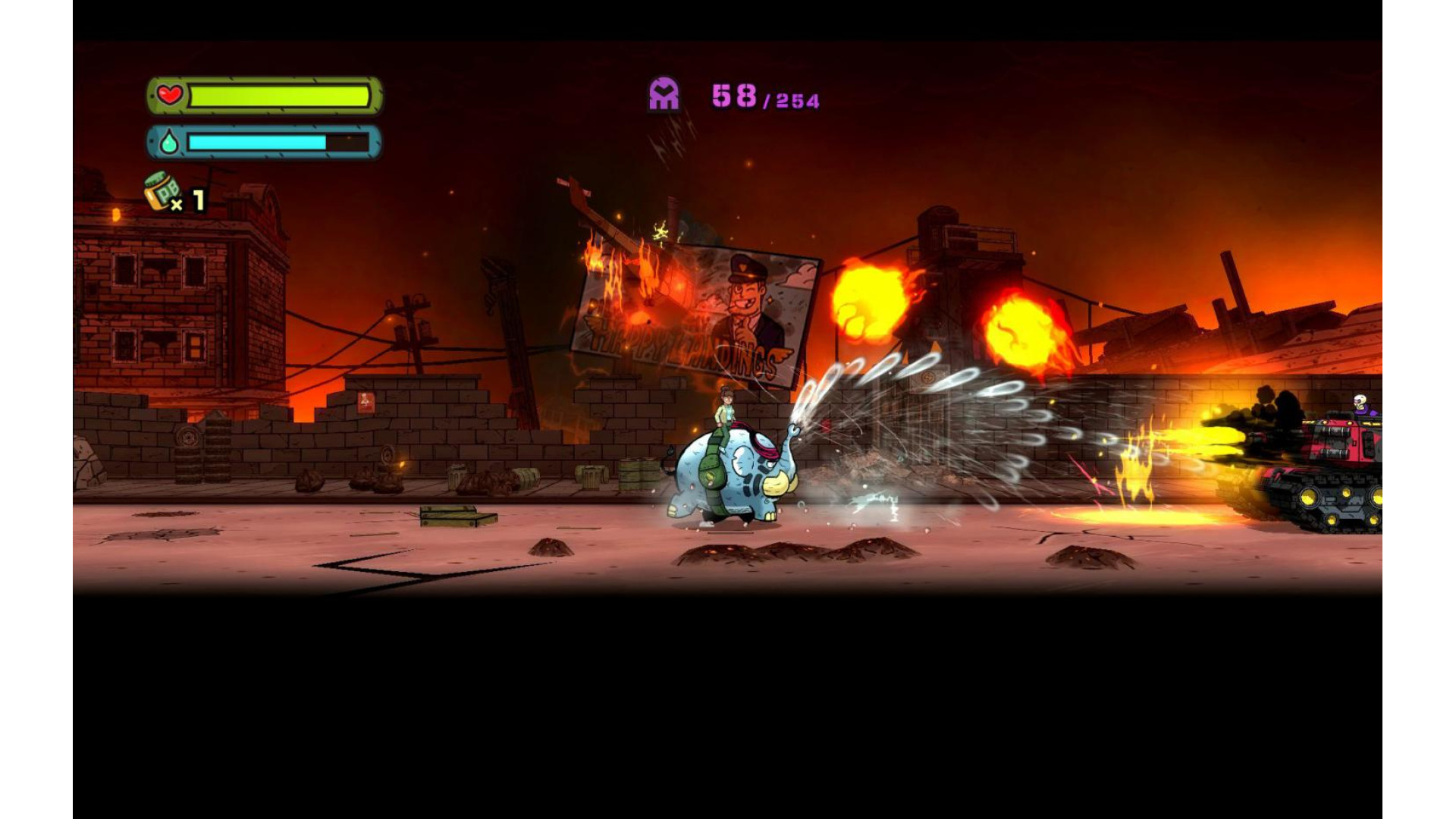Click the water droplet icon
This screenshot has width=1456, height=819.
(169, 142)
